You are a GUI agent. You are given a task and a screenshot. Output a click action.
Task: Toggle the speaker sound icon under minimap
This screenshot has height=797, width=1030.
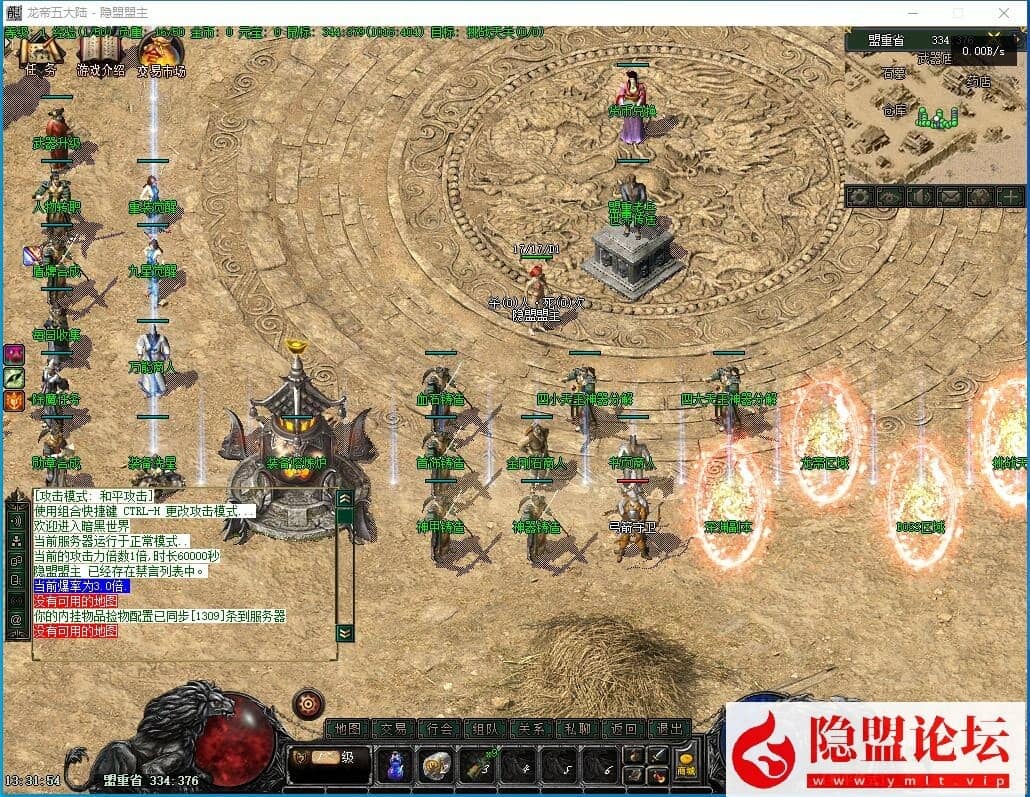918,197
